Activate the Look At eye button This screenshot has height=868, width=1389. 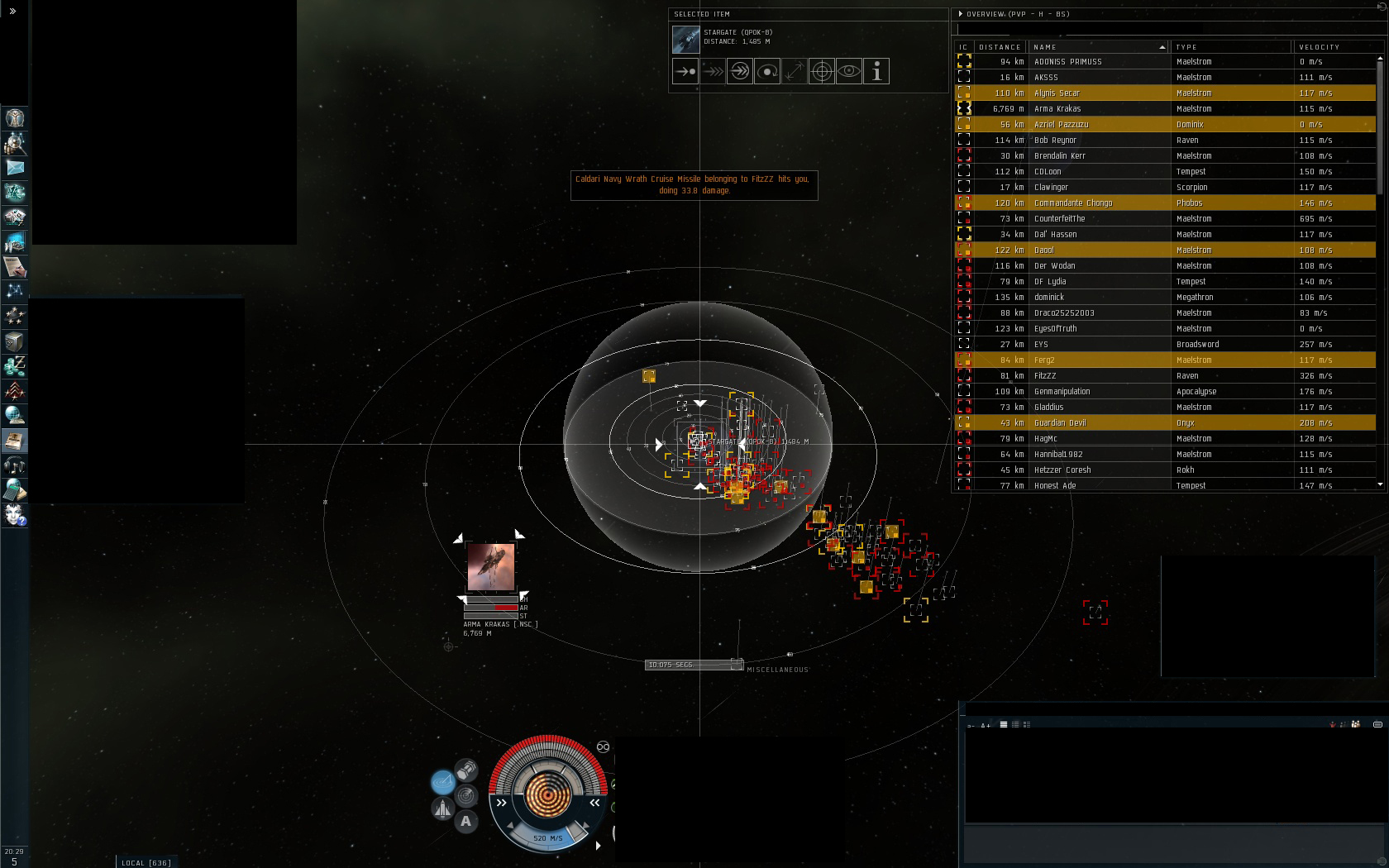click(849, 72)
